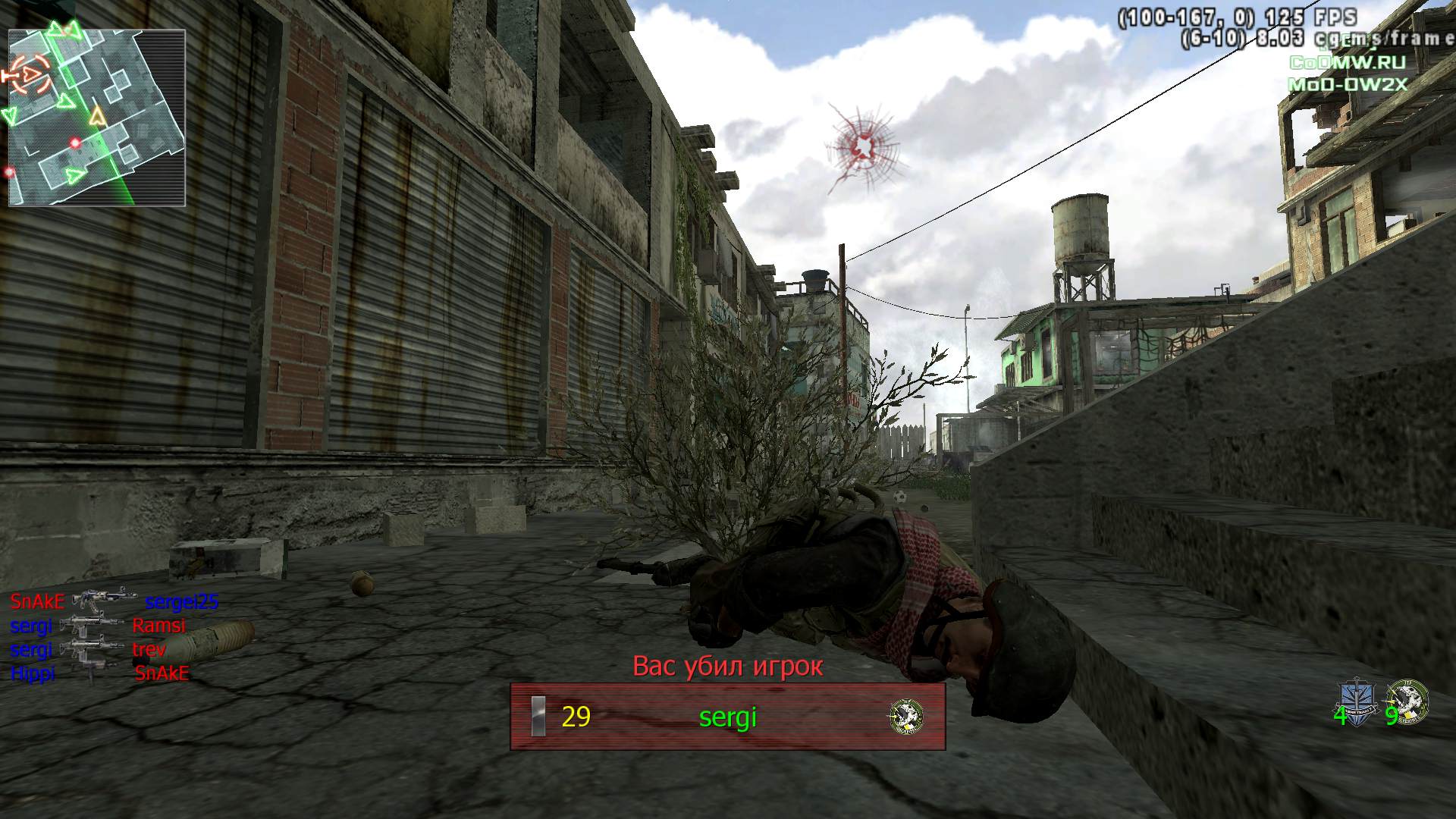The height and width of the screenshot is (819, 1456).
Task: Select the kill feed row with Ramsi
Action: point(97,626)
